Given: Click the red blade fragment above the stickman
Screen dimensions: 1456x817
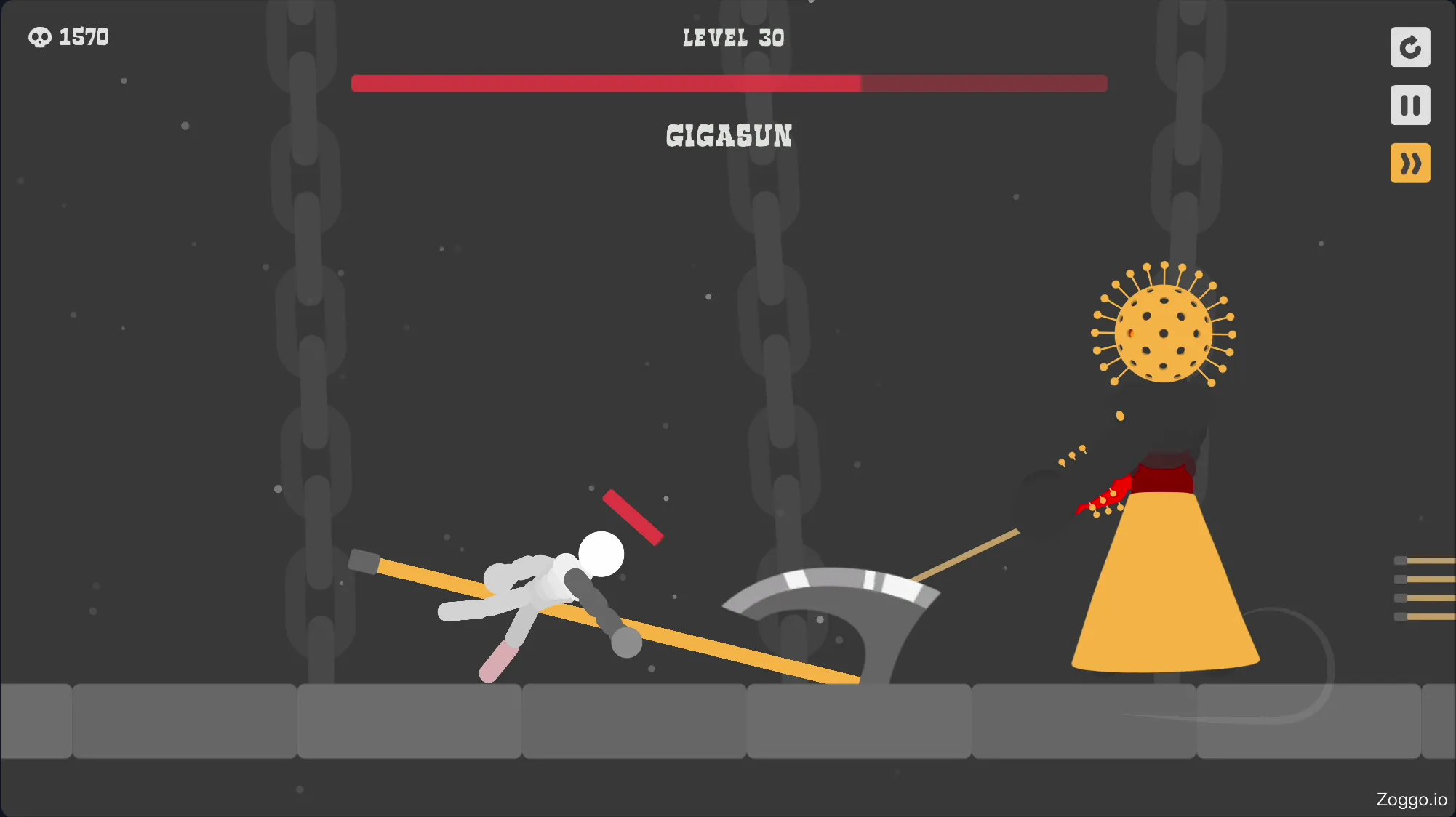Looking at the screenshot, I should click(633, 518).
